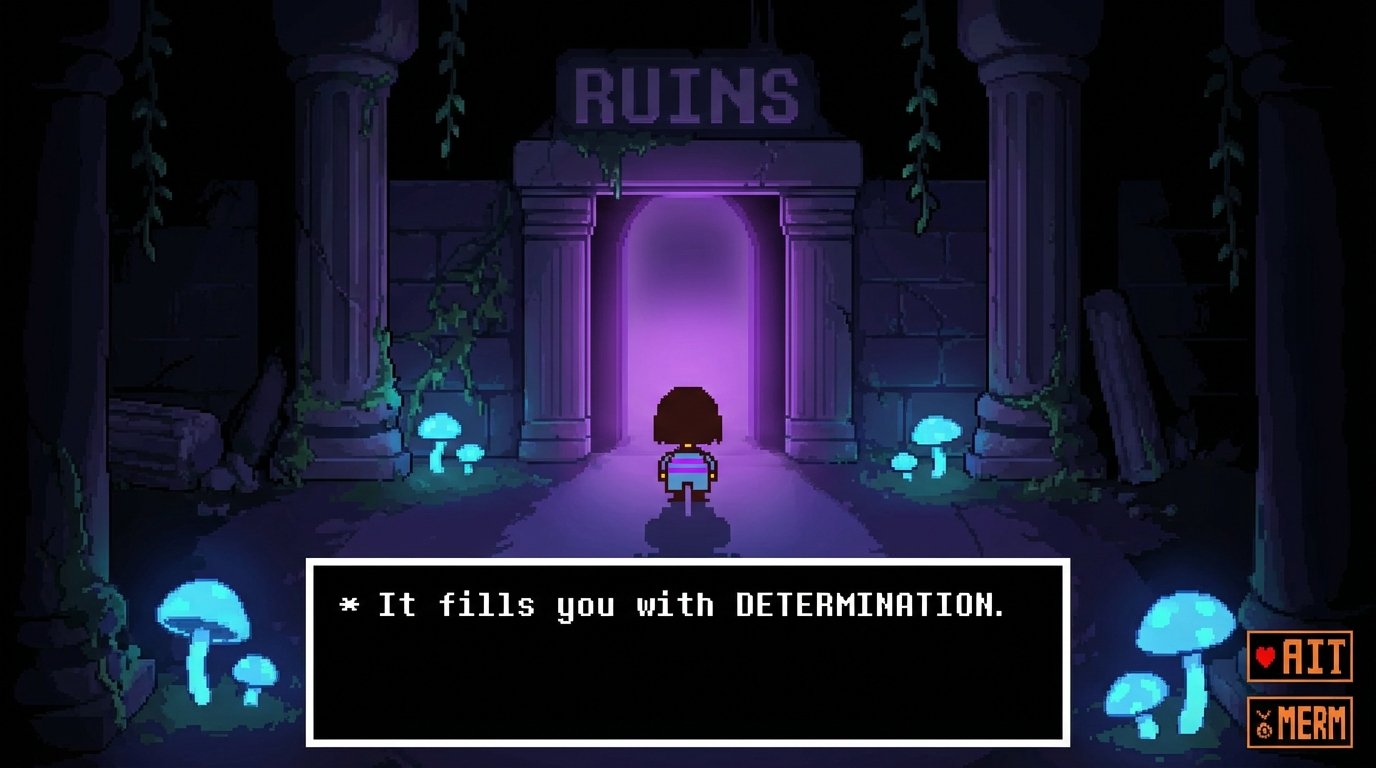Select the mushroom pair right of the doorway
The image size is (1376, 768).
tap(925, 440)
